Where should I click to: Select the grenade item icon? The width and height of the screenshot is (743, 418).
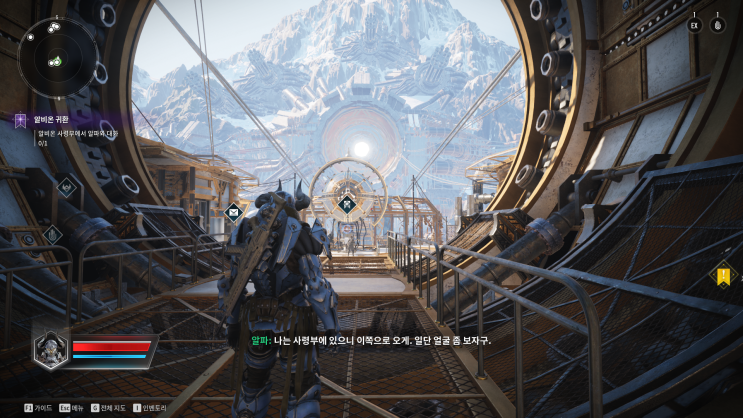(x=718, y=25)
